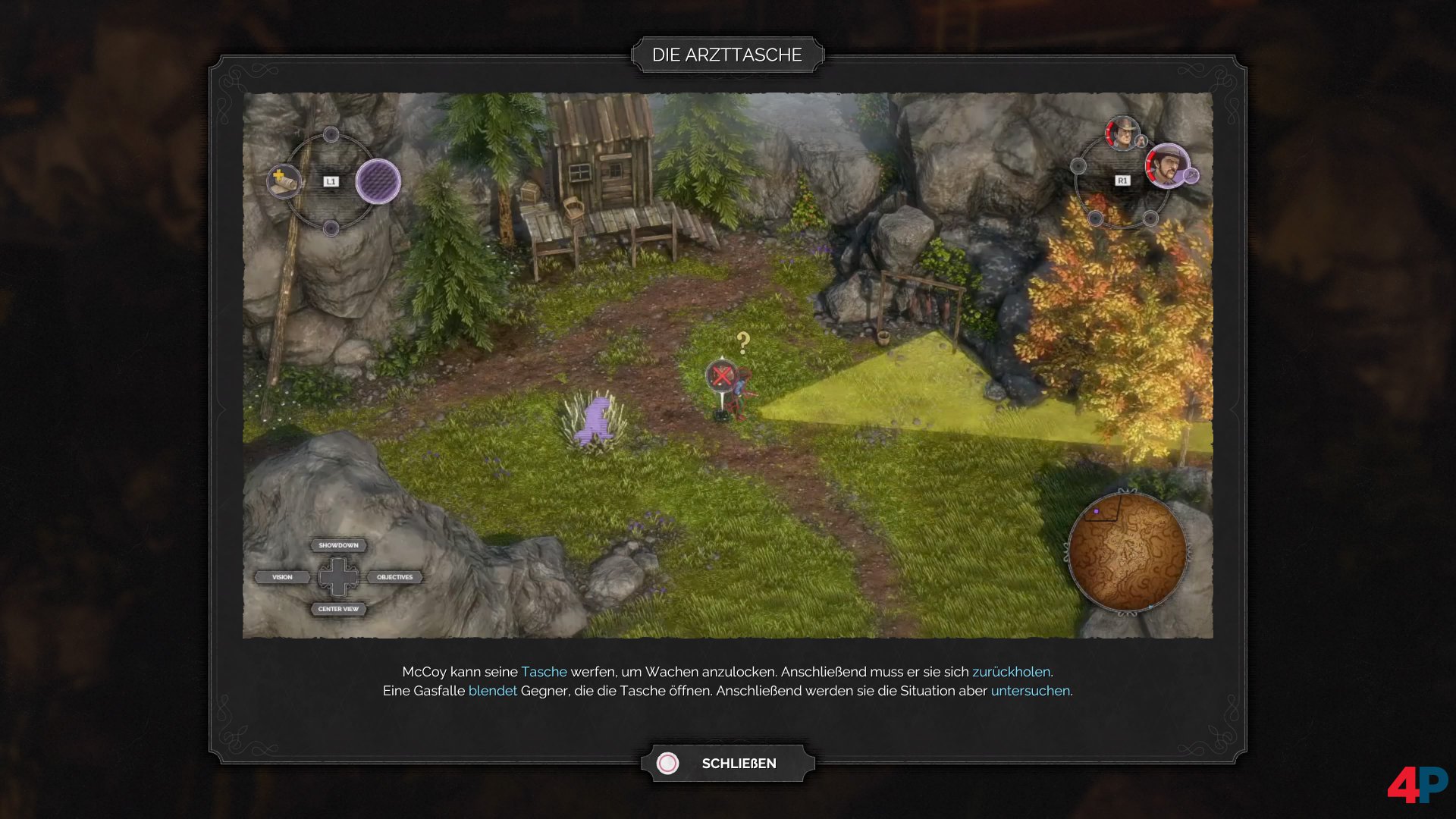1456x819 pixels.
Task: Click the 4P logo watermark
Action: pos(1417,784)
